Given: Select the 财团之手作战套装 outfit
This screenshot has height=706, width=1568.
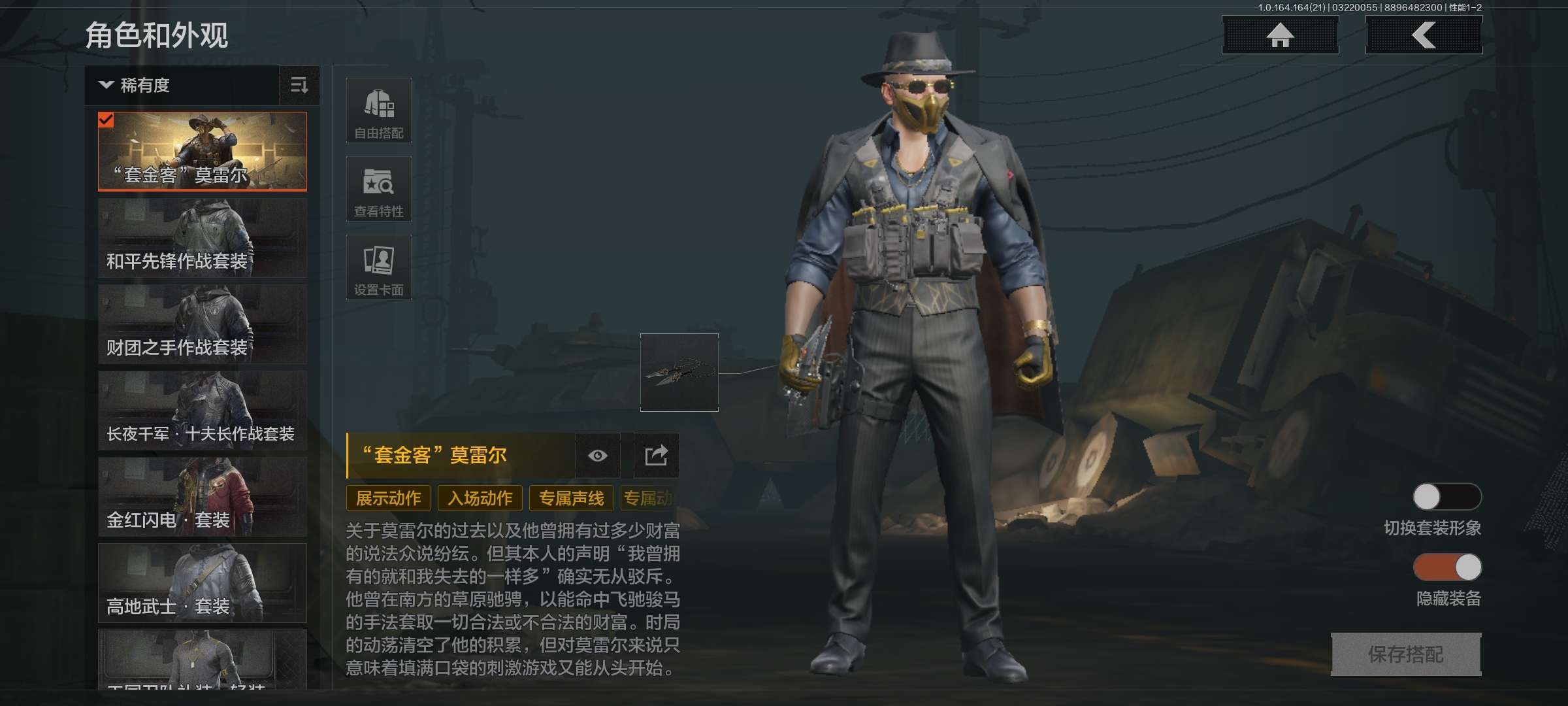Looking at the screenshot, I should click(202, 324).
